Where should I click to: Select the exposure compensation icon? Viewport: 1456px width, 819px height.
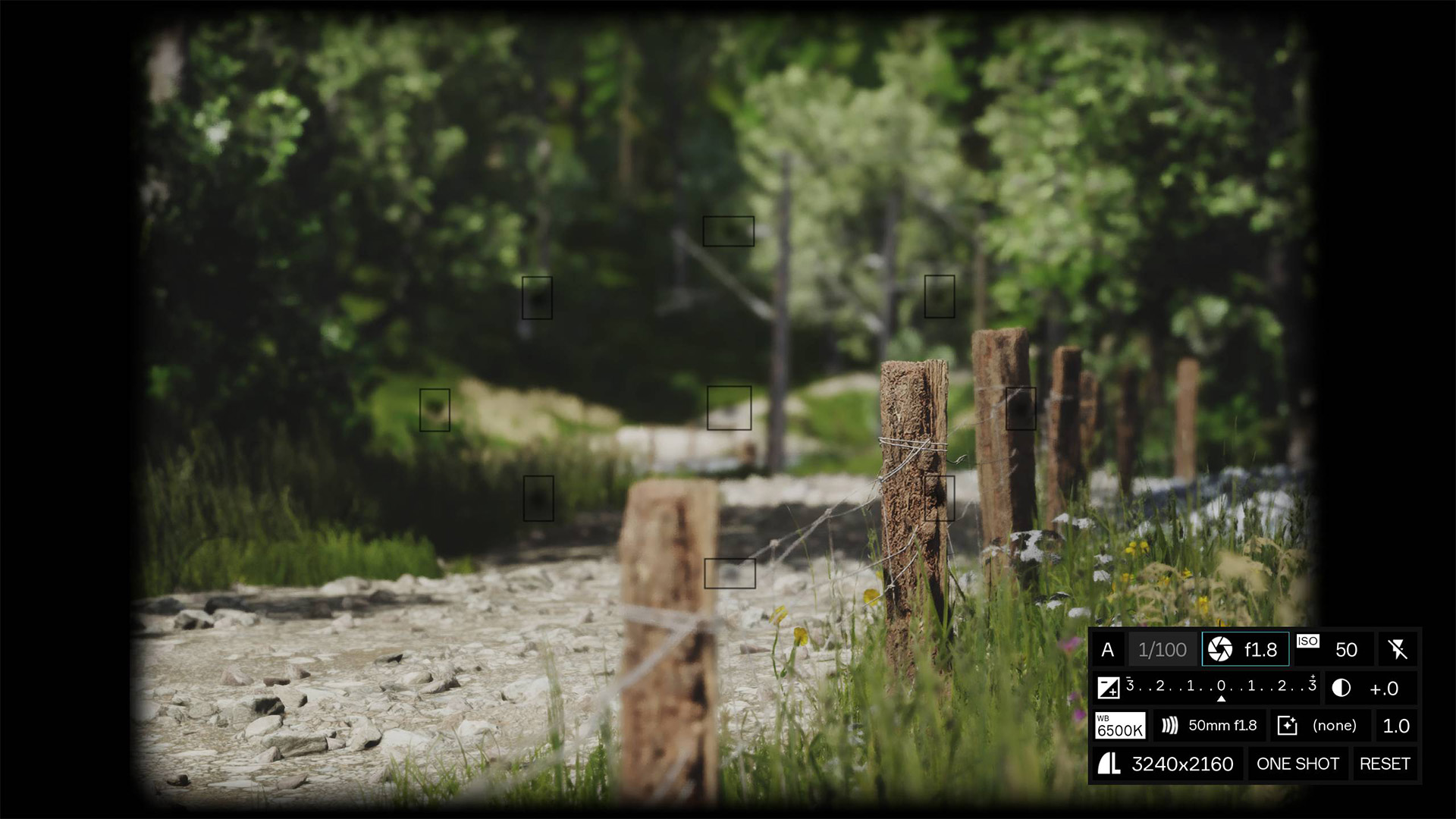pos(1108,689)
